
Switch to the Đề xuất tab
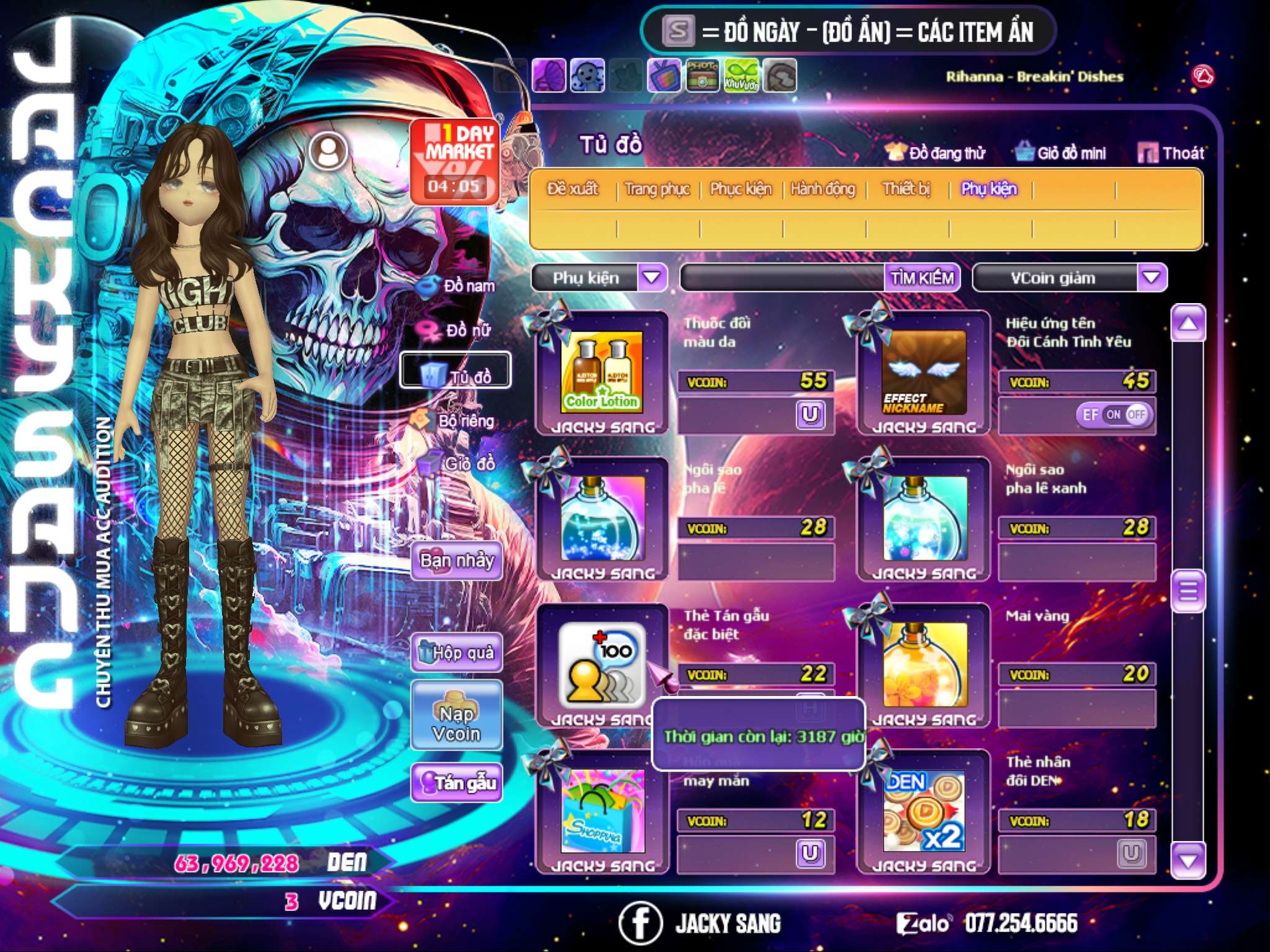[x=572, y=189]
